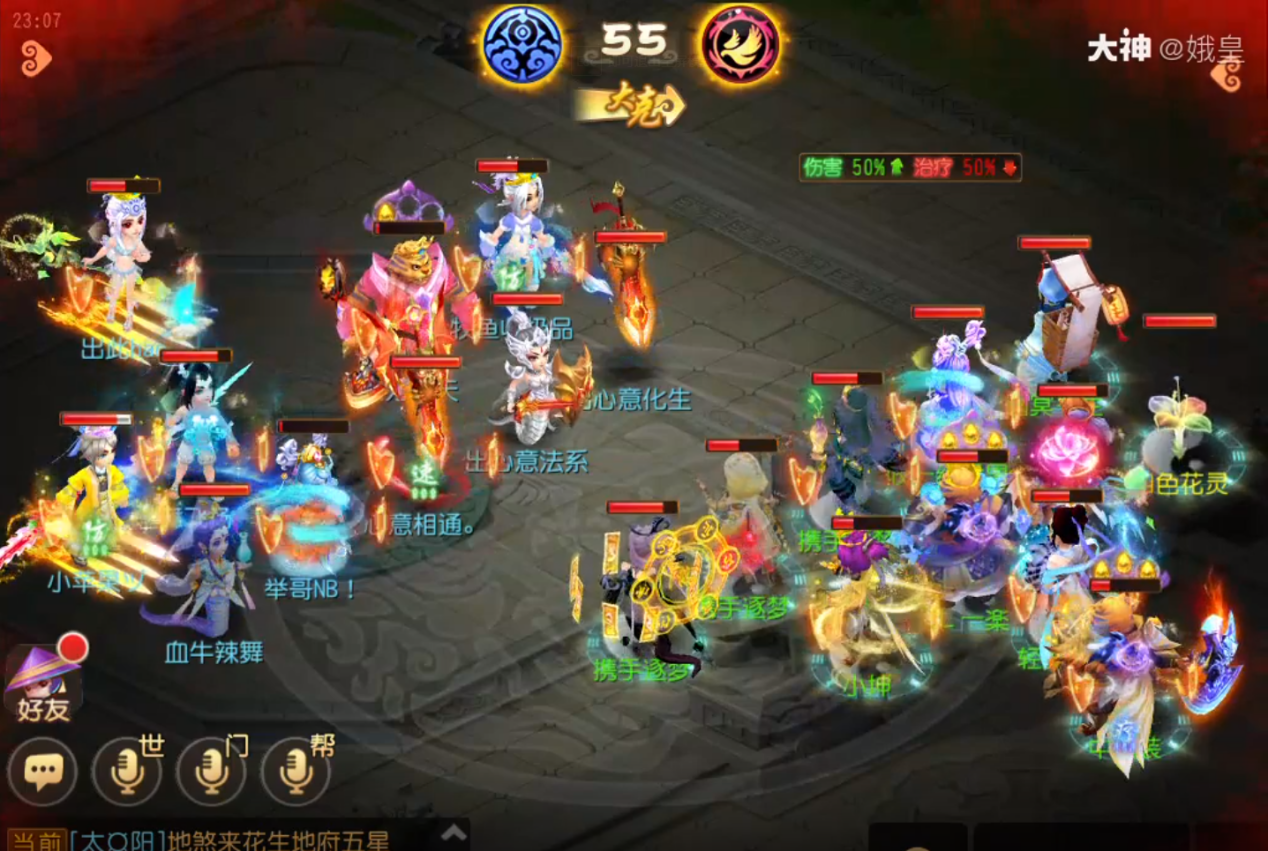Image resolution: width=1268 pixels, height=851 pixels.
Task: Open the 好友 friends panel
Action: (44, 682)
